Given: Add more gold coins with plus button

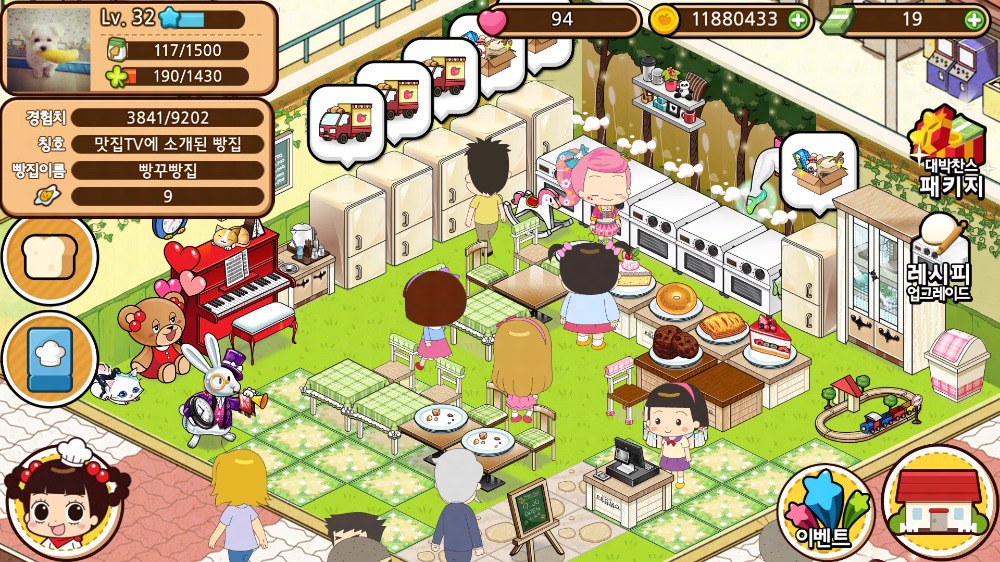Looking at the screenshot, I should pyautogui.click(x=797, y=19).
